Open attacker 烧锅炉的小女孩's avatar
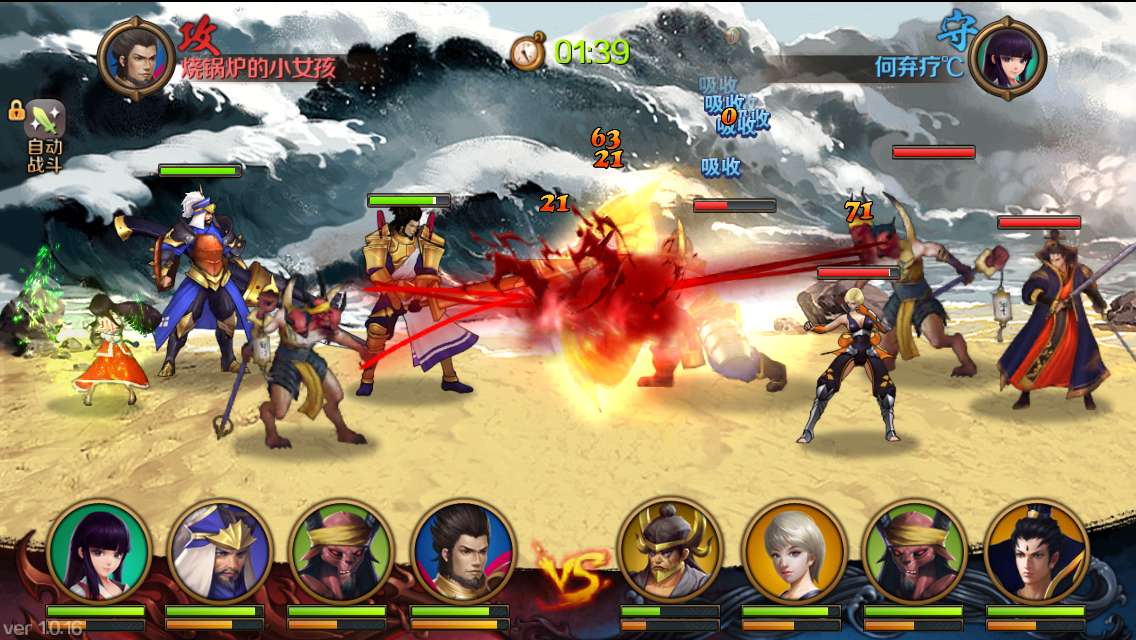 [x=136, y=58]
